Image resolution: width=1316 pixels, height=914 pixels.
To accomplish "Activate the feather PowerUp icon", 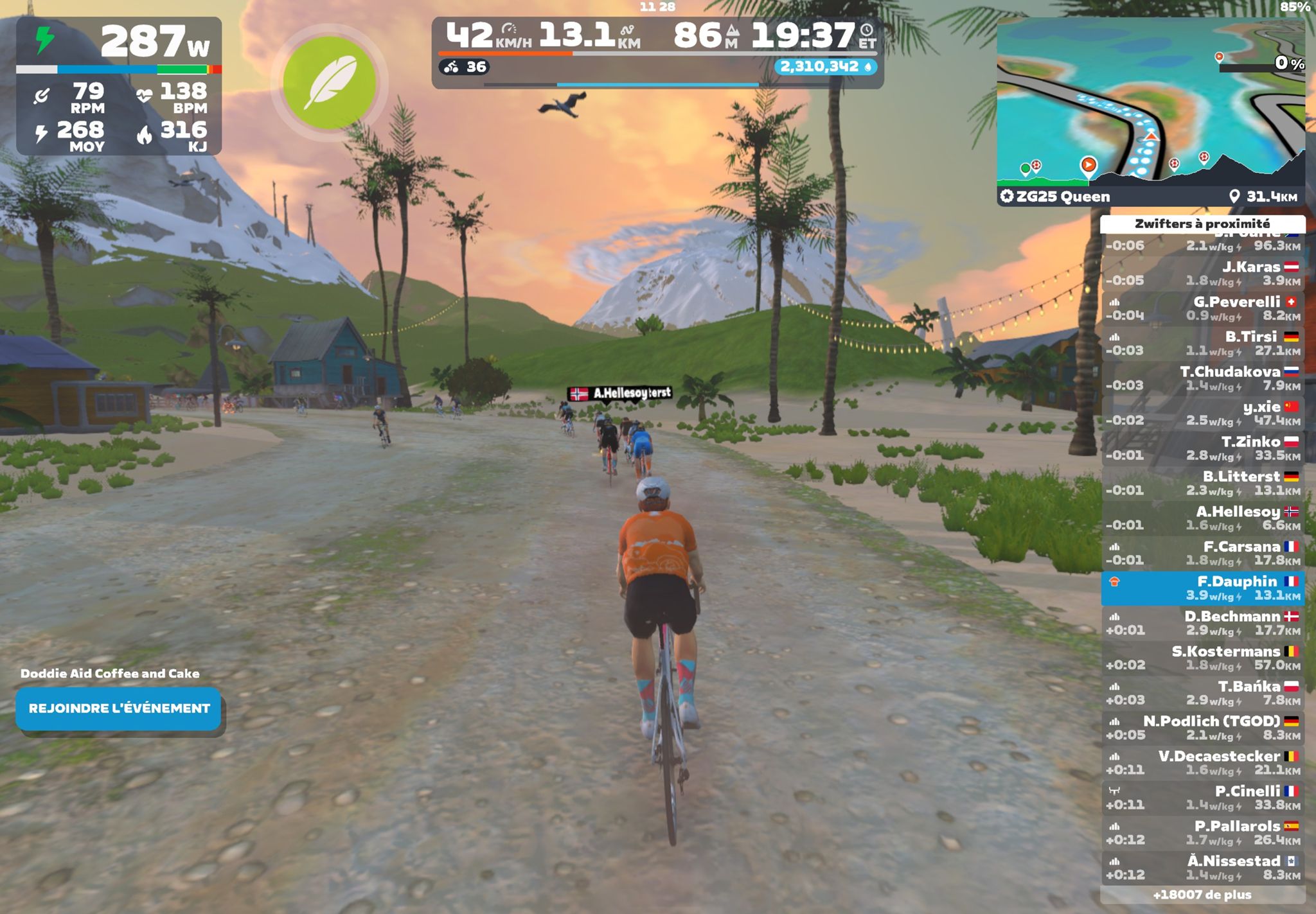I will tap(329, 82).
